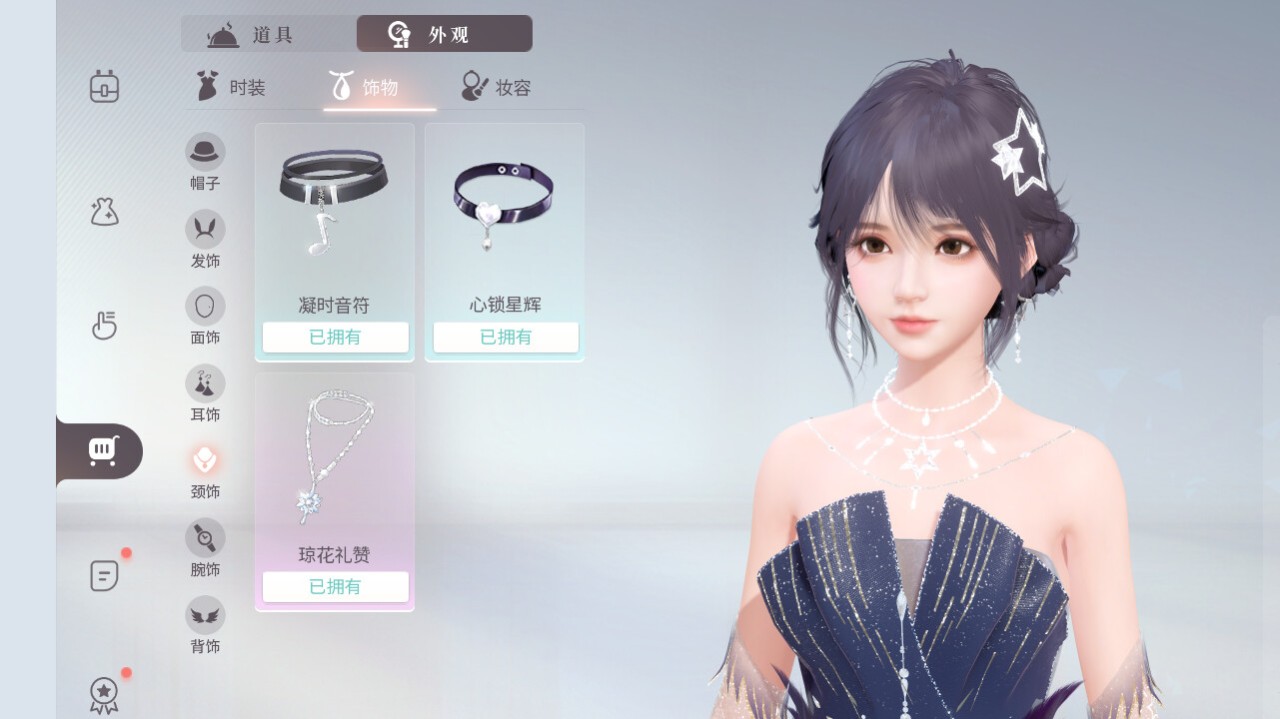1280x719 pixels.
Task: Open the 时装 category
Action: [x=231, y=88]
